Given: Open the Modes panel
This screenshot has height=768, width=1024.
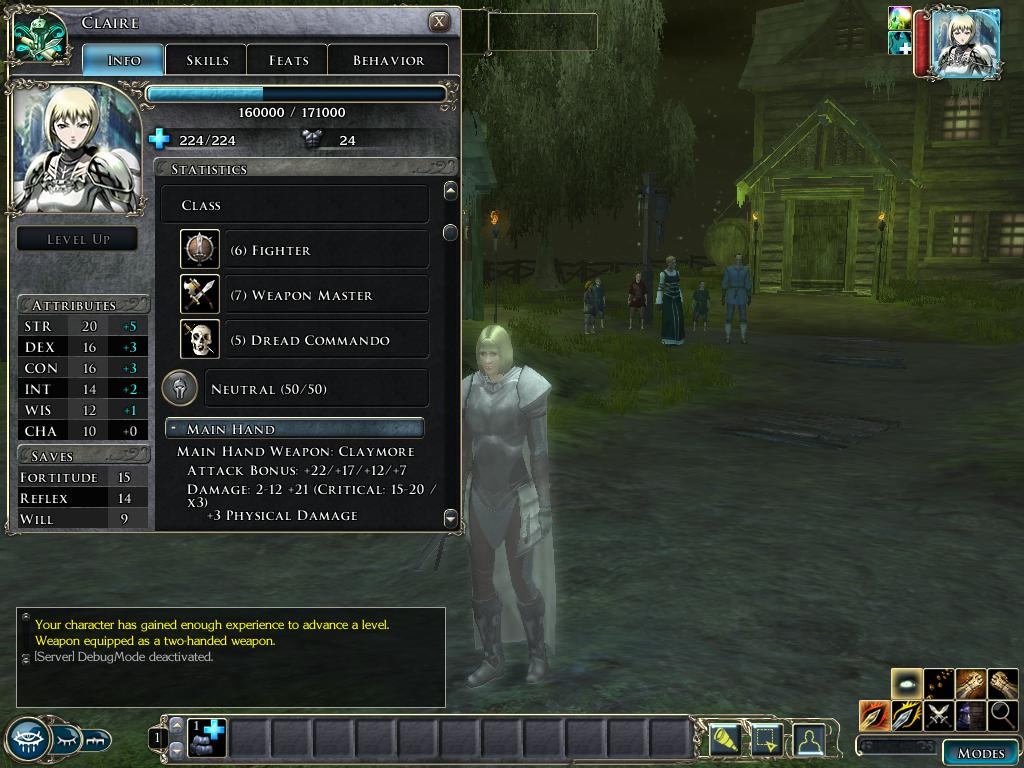Looking at the screenshot, I should [x=980, y=753].
